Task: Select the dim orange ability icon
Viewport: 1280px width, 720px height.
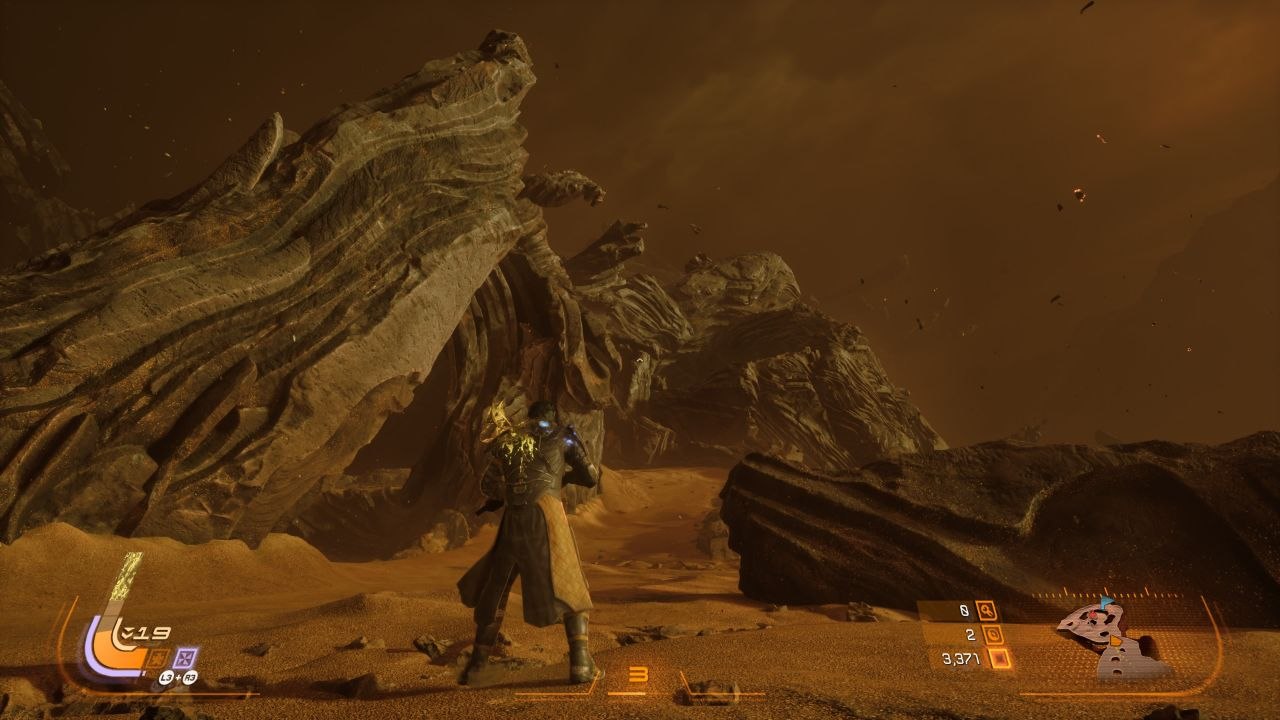Action: click(157, 658)
